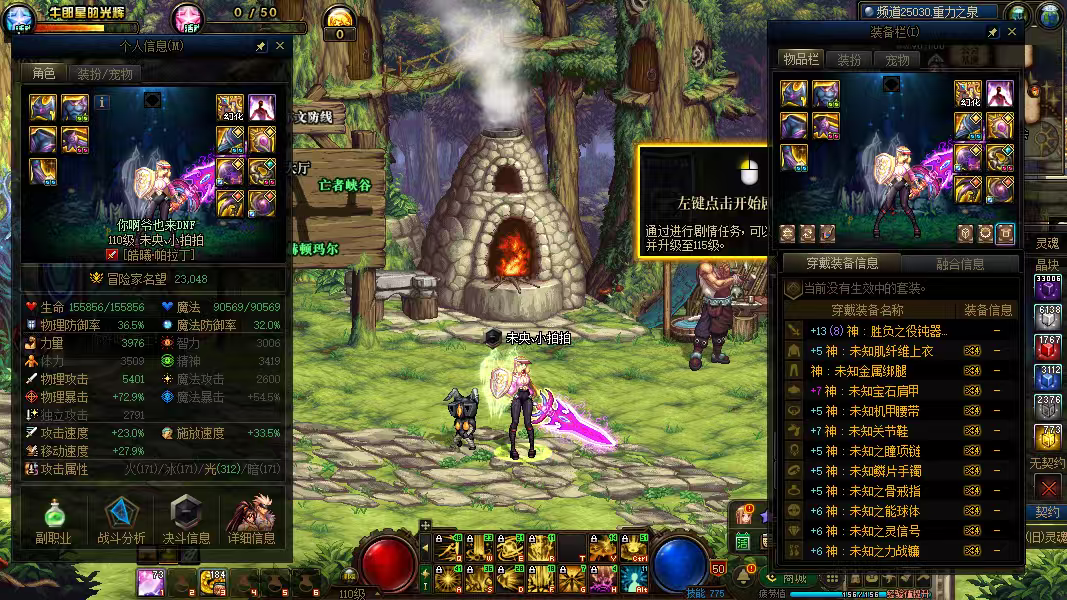Open the 战斗分析 combat analysis

121,522
